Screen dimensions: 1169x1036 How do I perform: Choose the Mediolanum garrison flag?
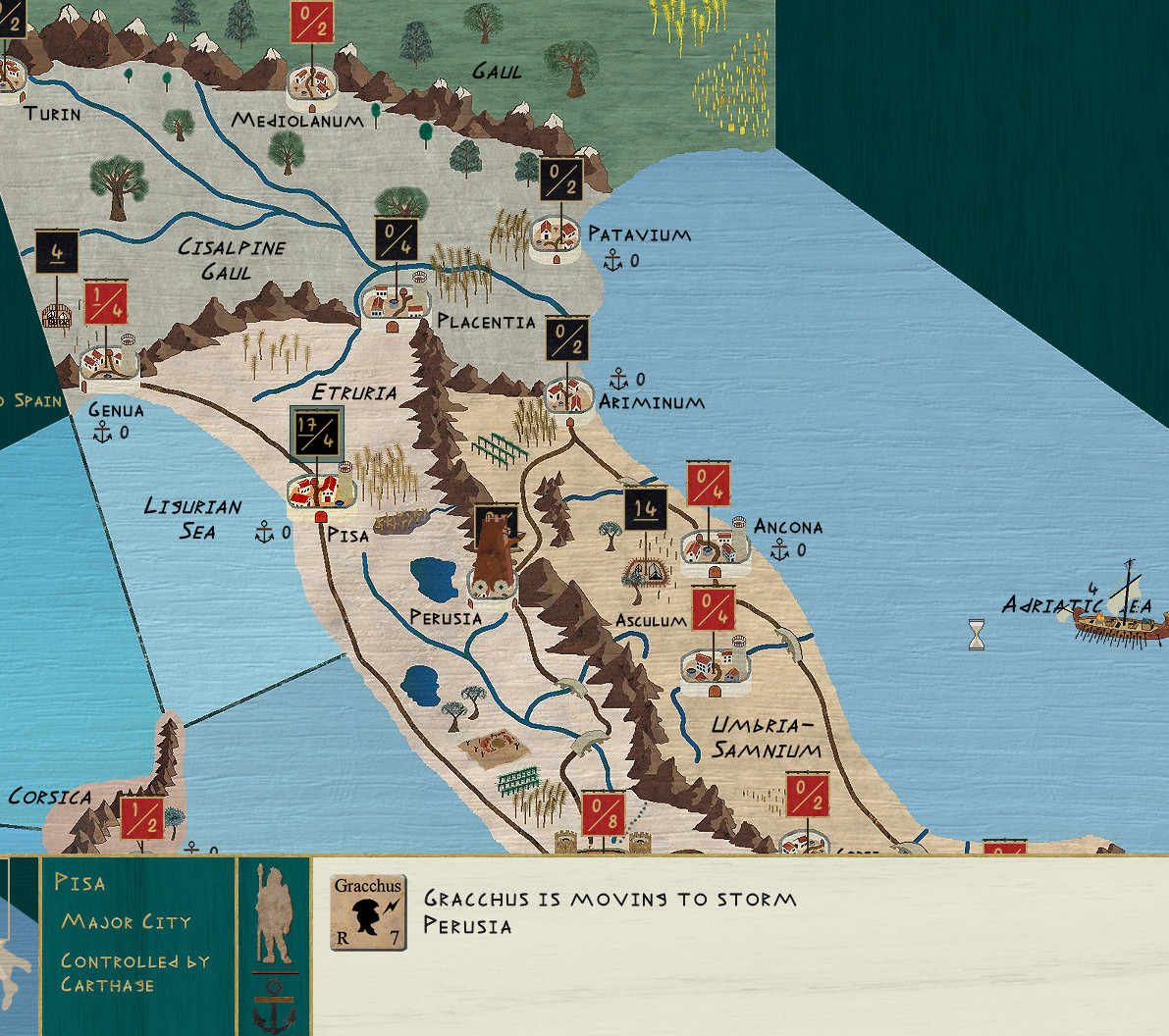point(312,21)
